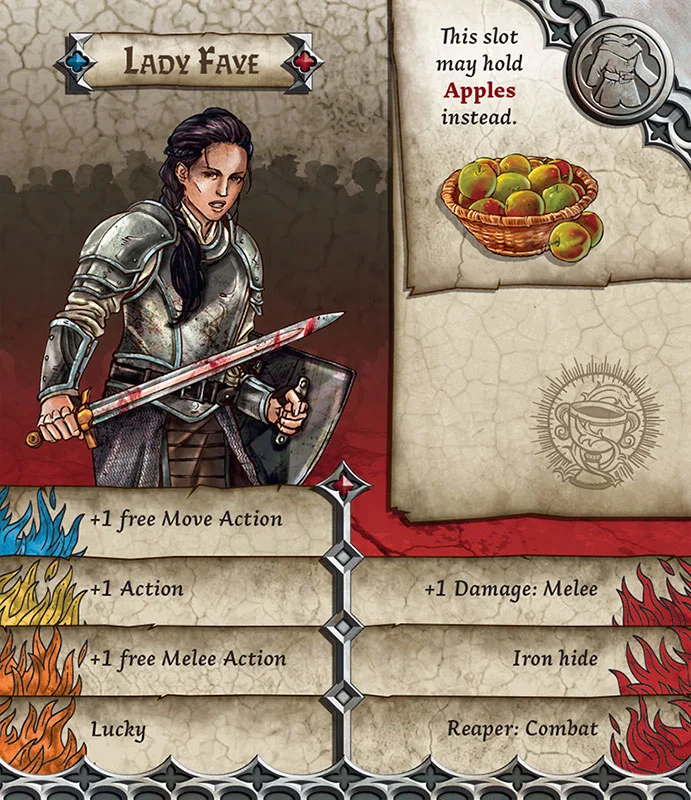
Task: Click the apple basket in the body slot
Action: 522,205
